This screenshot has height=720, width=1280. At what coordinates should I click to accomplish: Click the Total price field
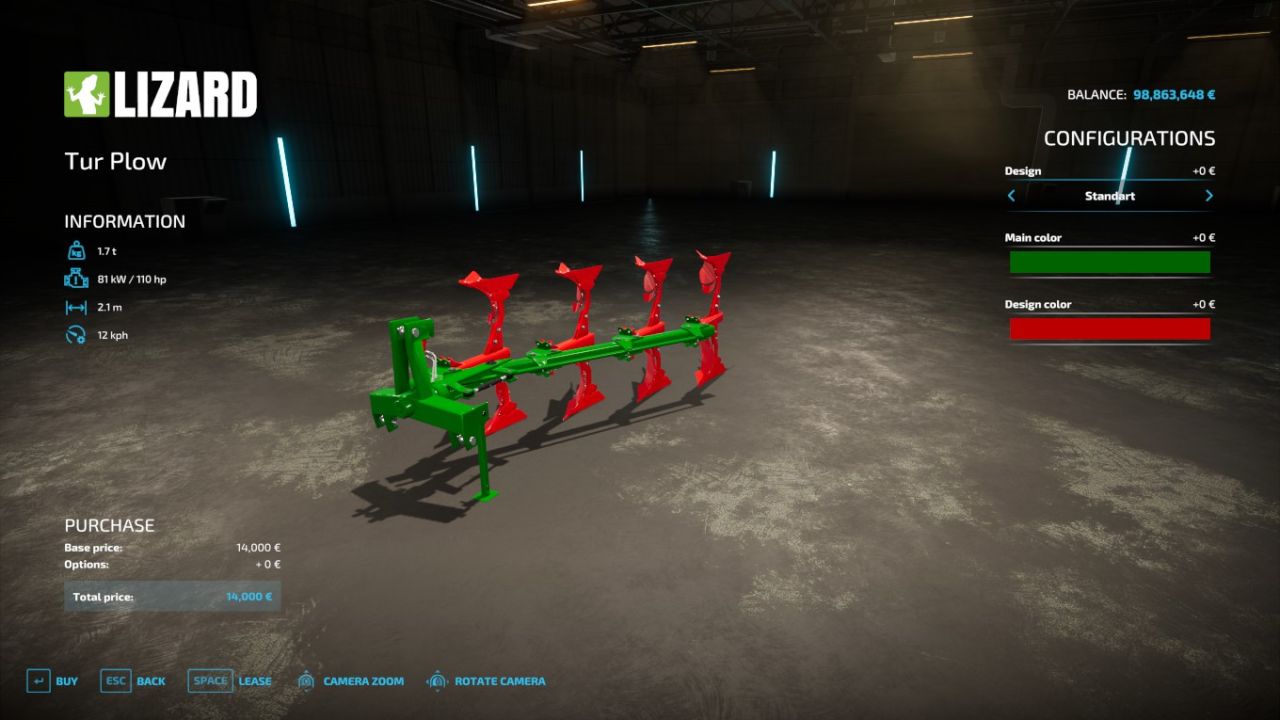click(172, 595)
